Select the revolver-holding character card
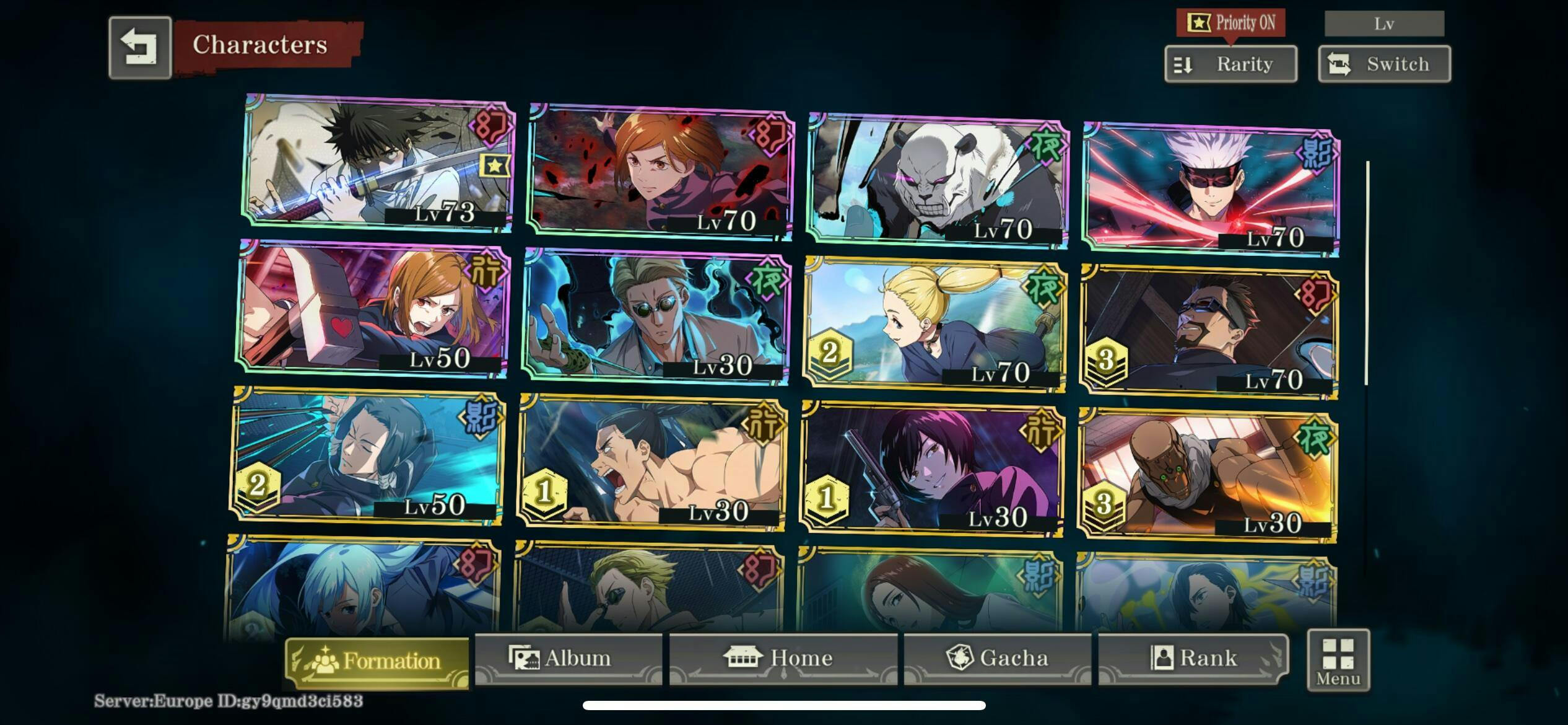The image size is (1568, 725). pos(933,470)
